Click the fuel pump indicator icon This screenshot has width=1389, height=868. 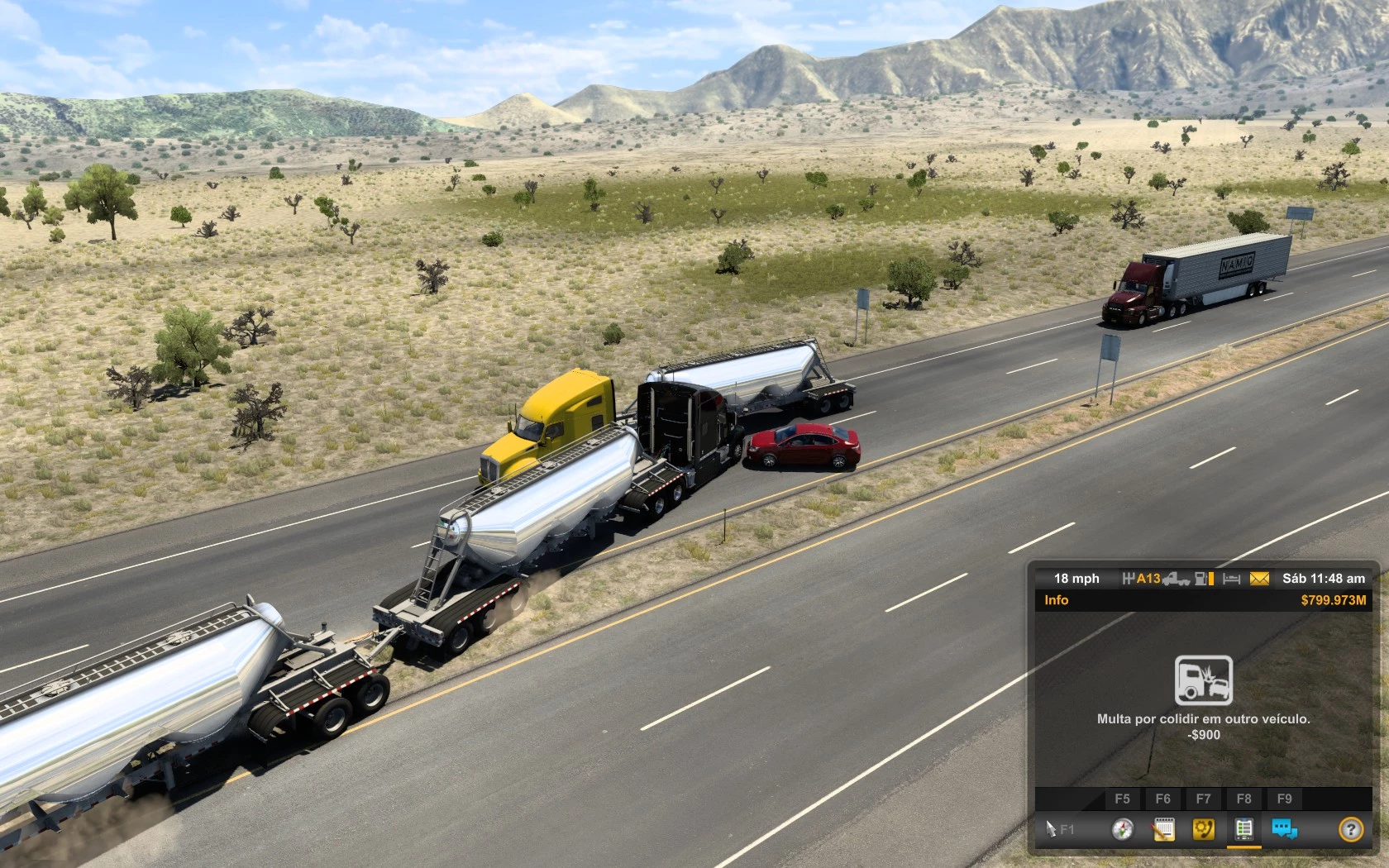pyautogui.click(x=1203, y=579)
